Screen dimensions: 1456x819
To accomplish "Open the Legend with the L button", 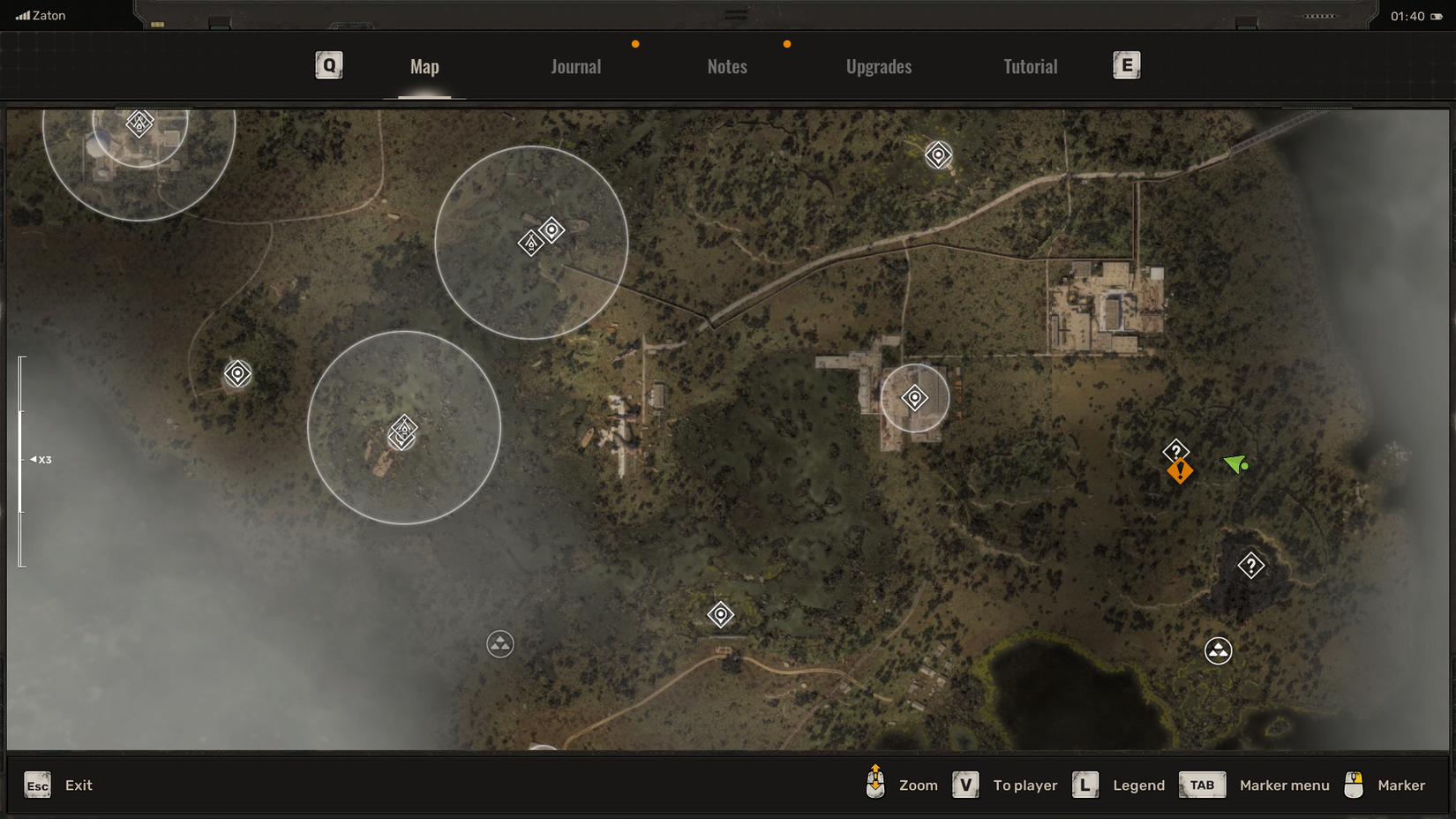I will click(x=1084, y=784).
